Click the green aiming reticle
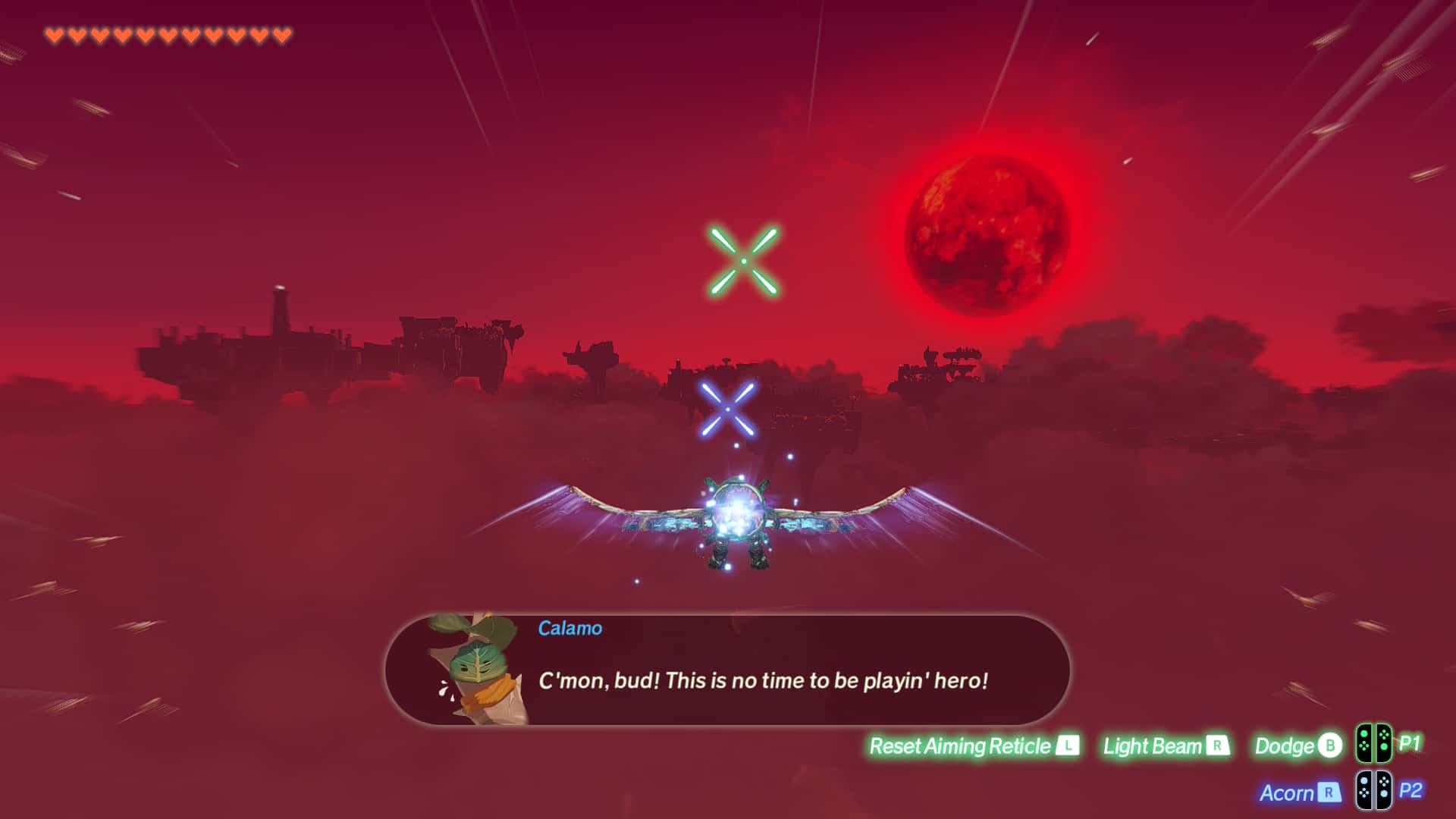 [744, 261]
